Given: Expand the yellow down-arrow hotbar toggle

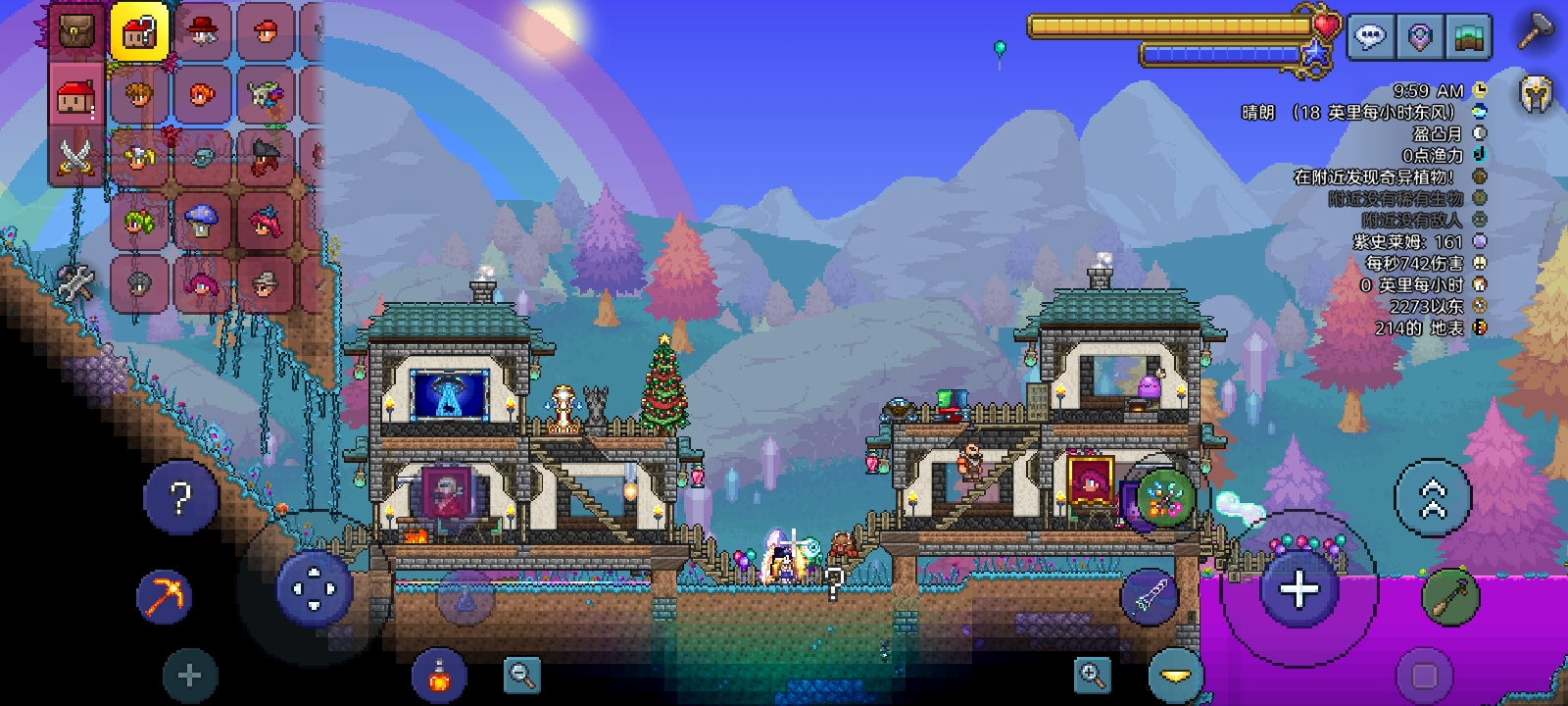Looking at the screenshot, I should coord(1175,675).
